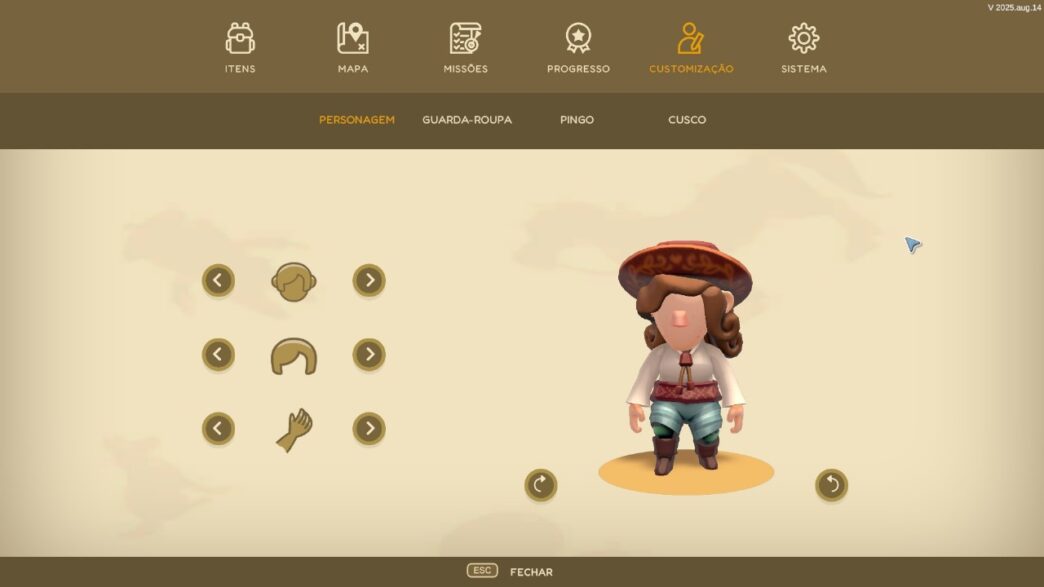The height and width of the screenshot is (587, 1044).
Task: Pick the previous head option
Action: pyautogui.click(x=218, y=280)
